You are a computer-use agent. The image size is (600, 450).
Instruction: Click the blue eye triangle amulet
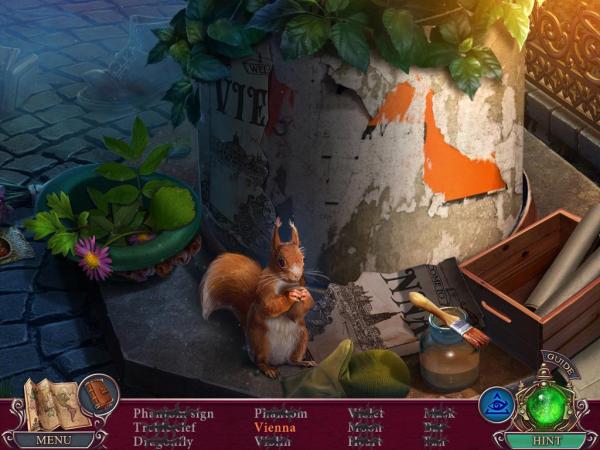coord(496,404)
